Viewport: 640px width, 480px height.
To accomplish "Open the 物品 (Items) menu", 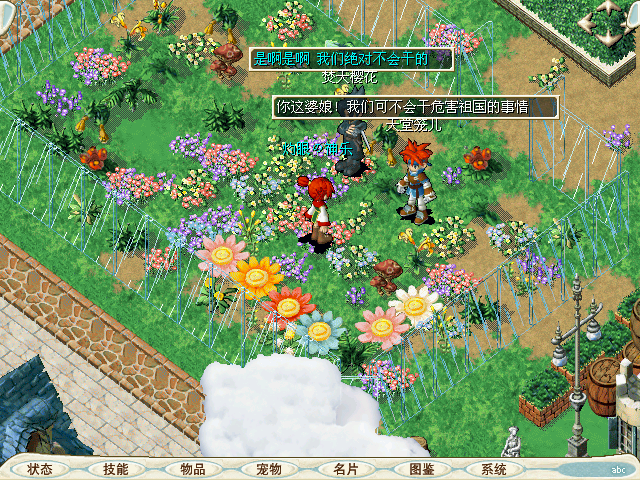I will 192,469.
